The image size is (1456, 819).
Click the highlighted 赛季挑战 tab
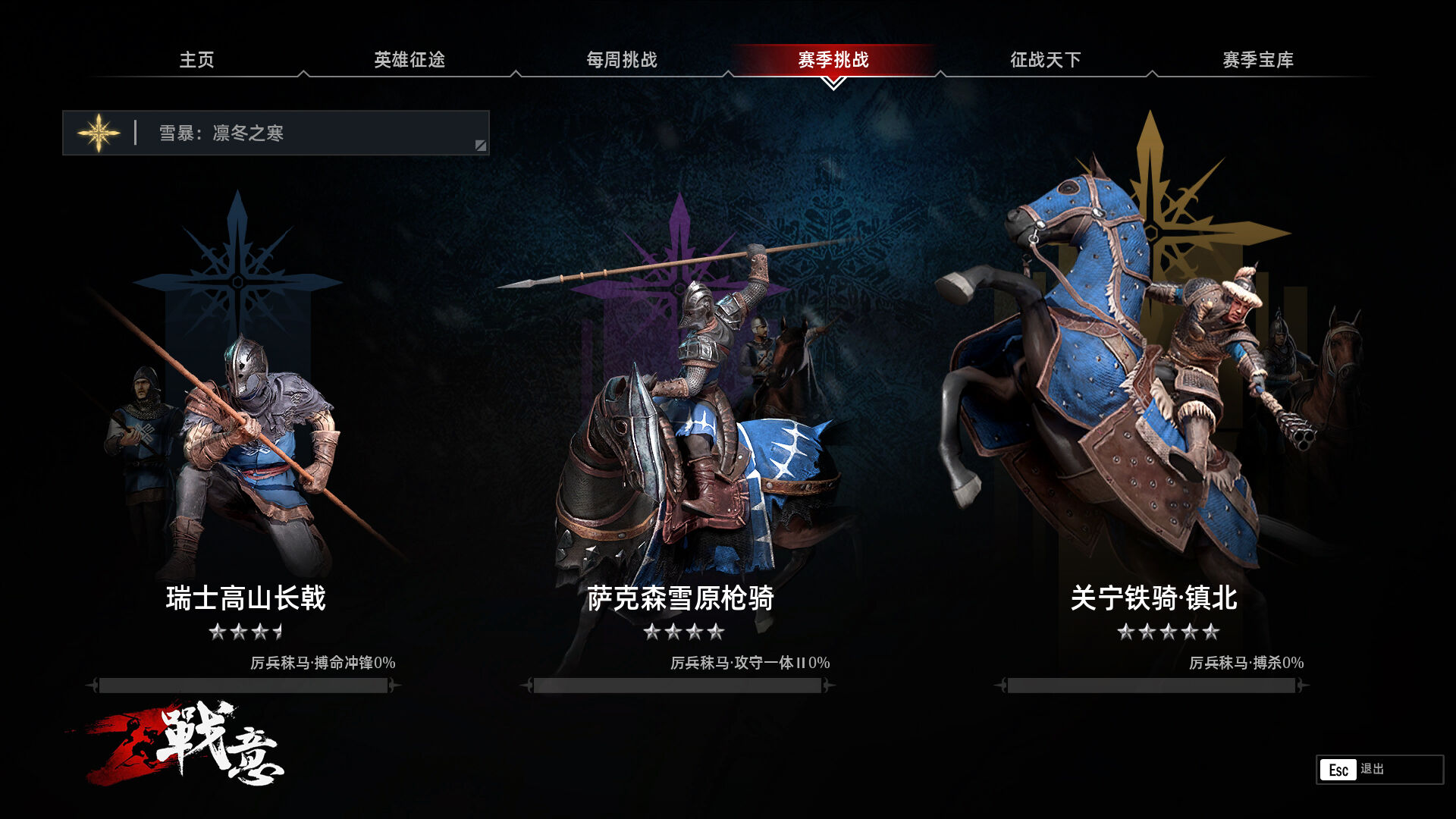tap(833, 60)
